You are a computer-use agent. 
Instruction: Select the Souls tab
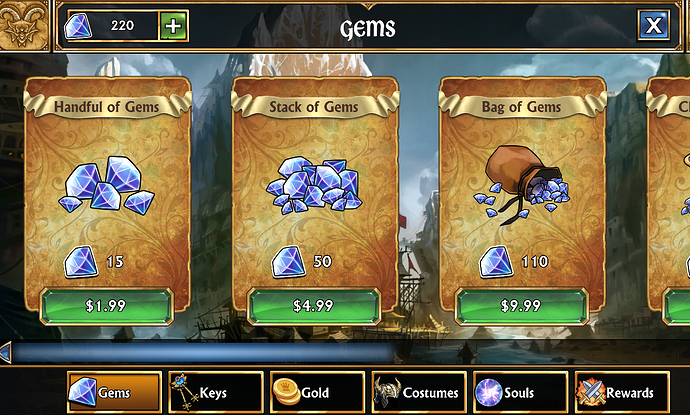(518, 393)
